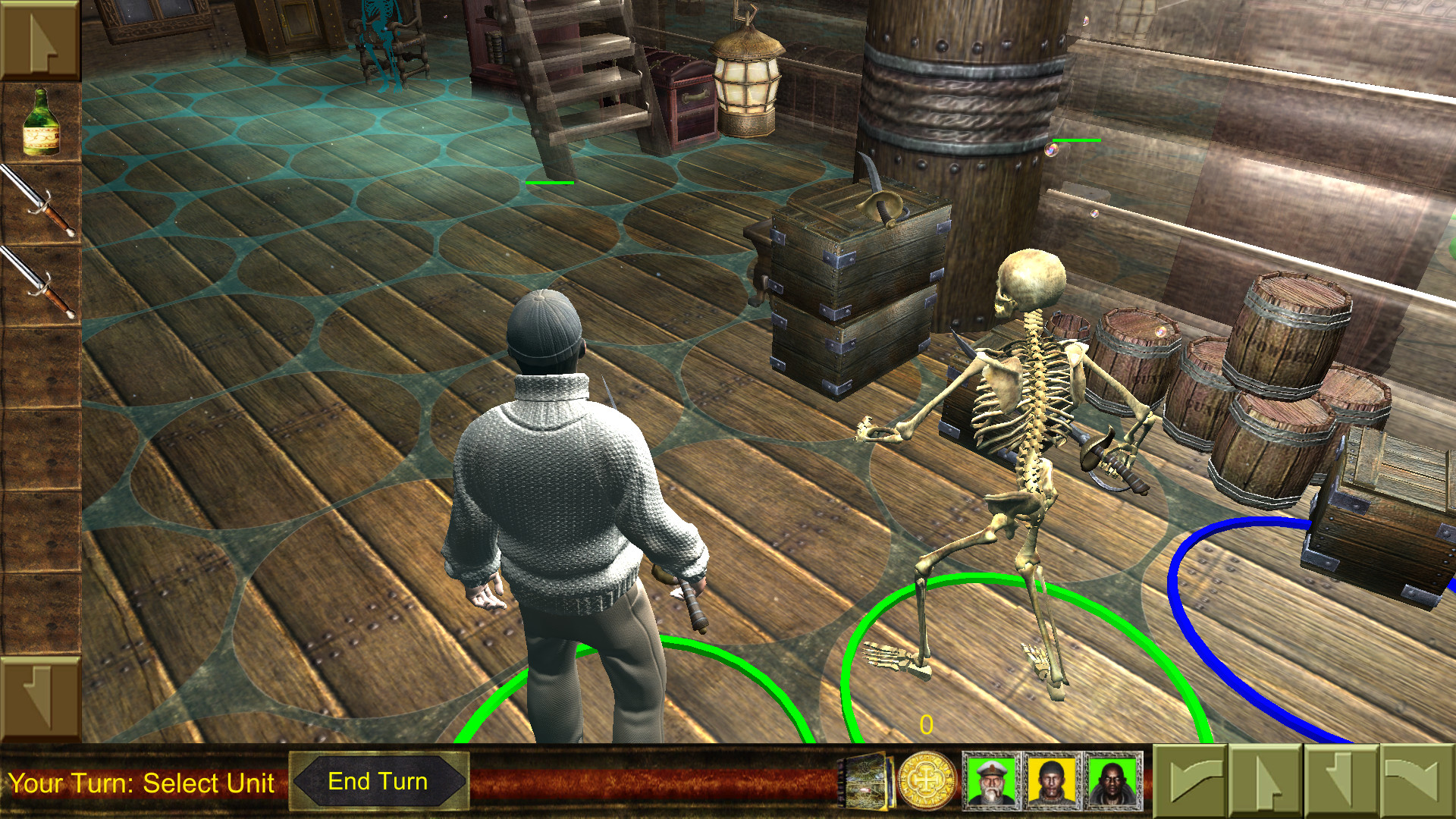Select the second sword inventory slot
This screenshot has width=1456, height=819.
coord(39,286)
